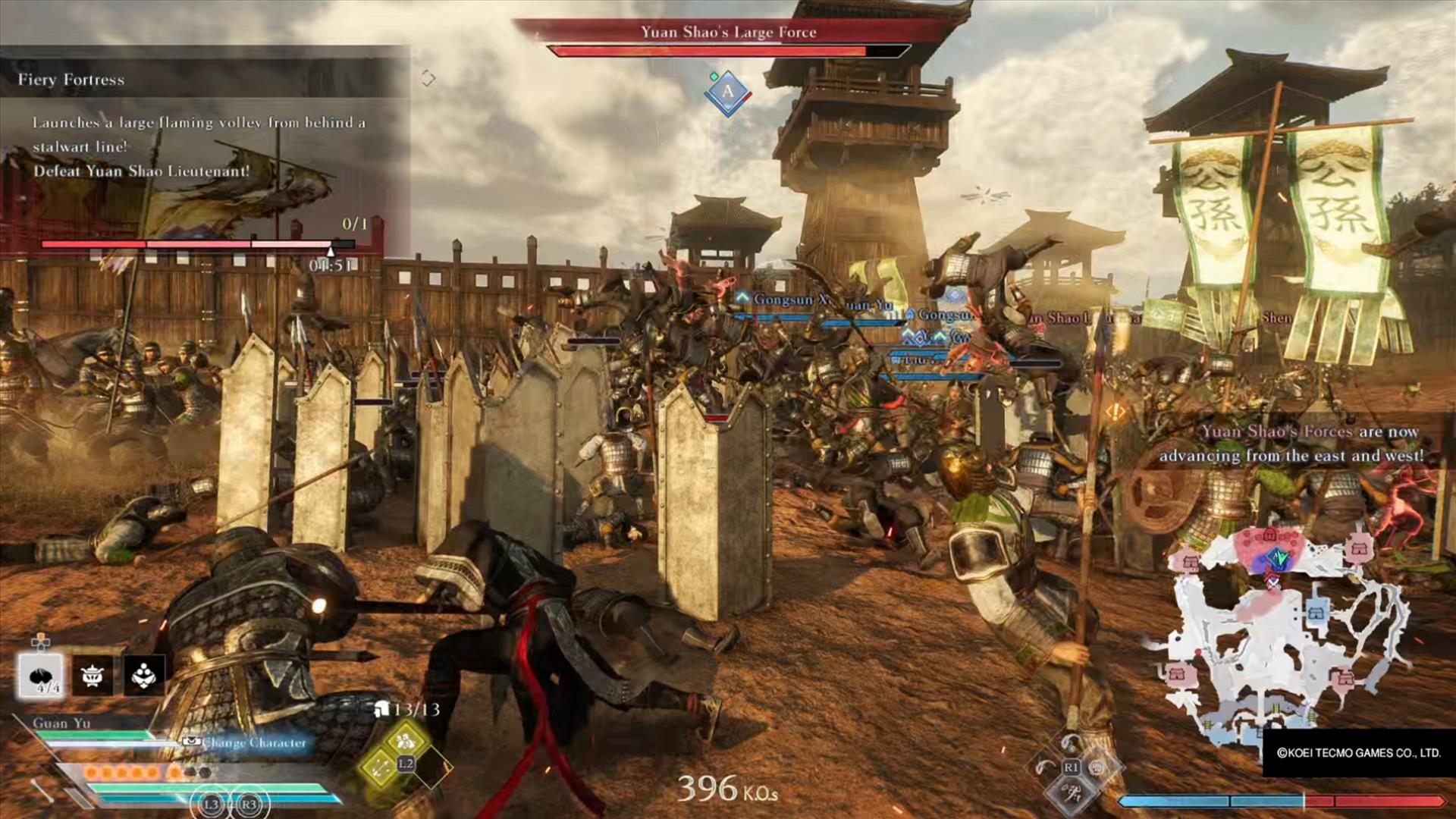Select the crowned officer face icon slot
This screenshot has width=1456, height=819.
click(93, 675)
